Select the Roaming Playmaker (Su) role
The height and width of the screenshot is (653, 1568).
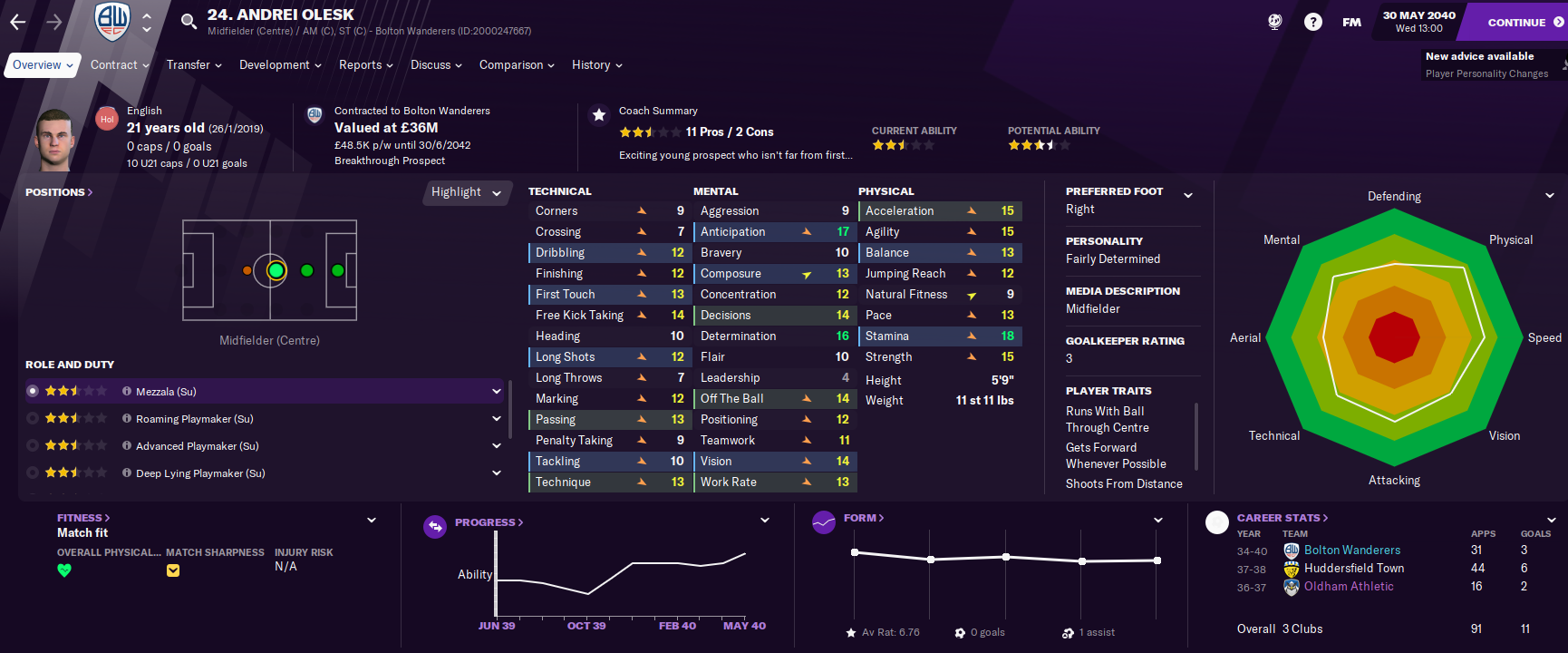tap(195, 419)
